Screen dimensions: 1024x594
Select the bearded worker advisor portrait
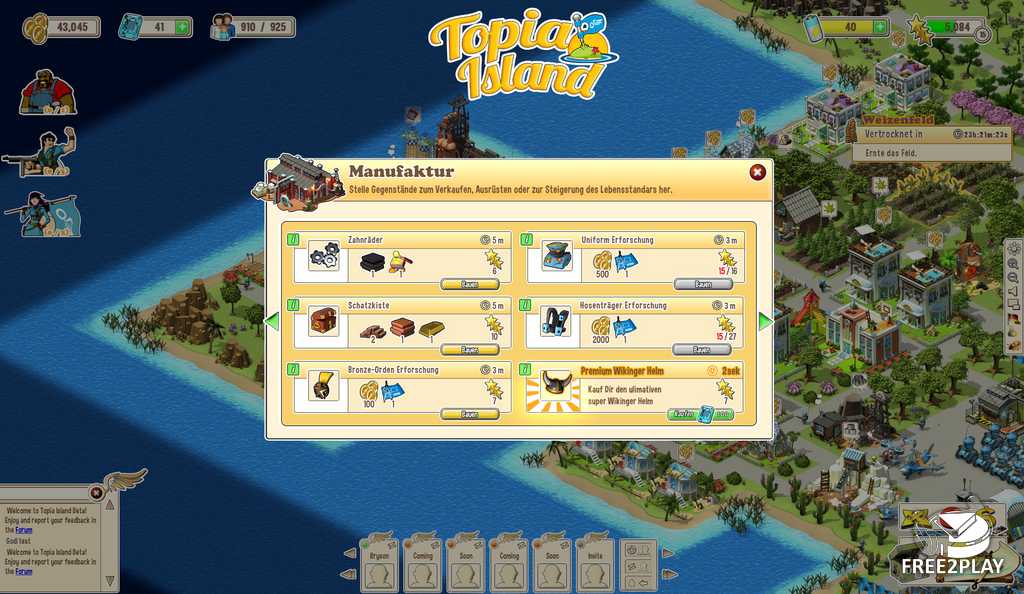click(x=47, y=92)
